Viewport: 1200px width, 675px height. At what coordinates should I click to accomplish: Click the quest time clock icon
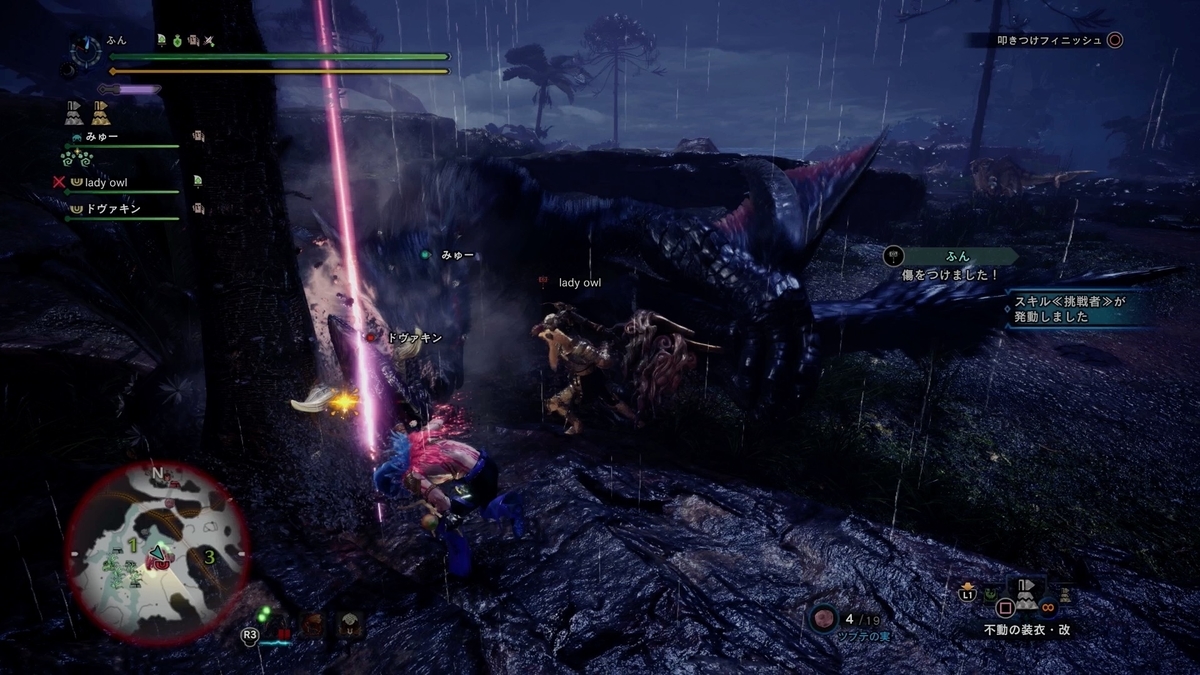(x=86, y=48)
